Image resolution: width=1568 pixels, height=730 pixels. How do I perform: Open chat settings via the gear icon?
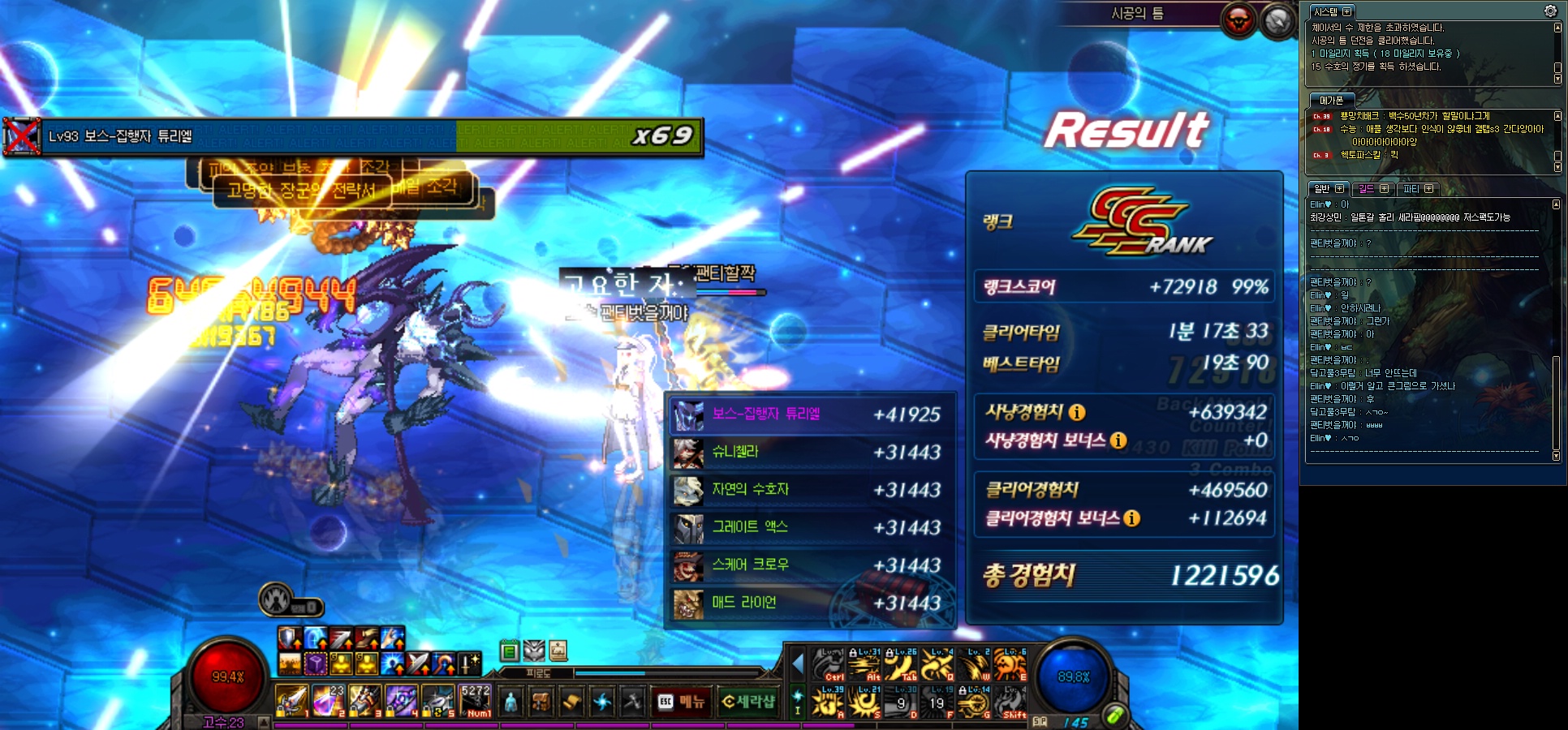pos(1550,11)
